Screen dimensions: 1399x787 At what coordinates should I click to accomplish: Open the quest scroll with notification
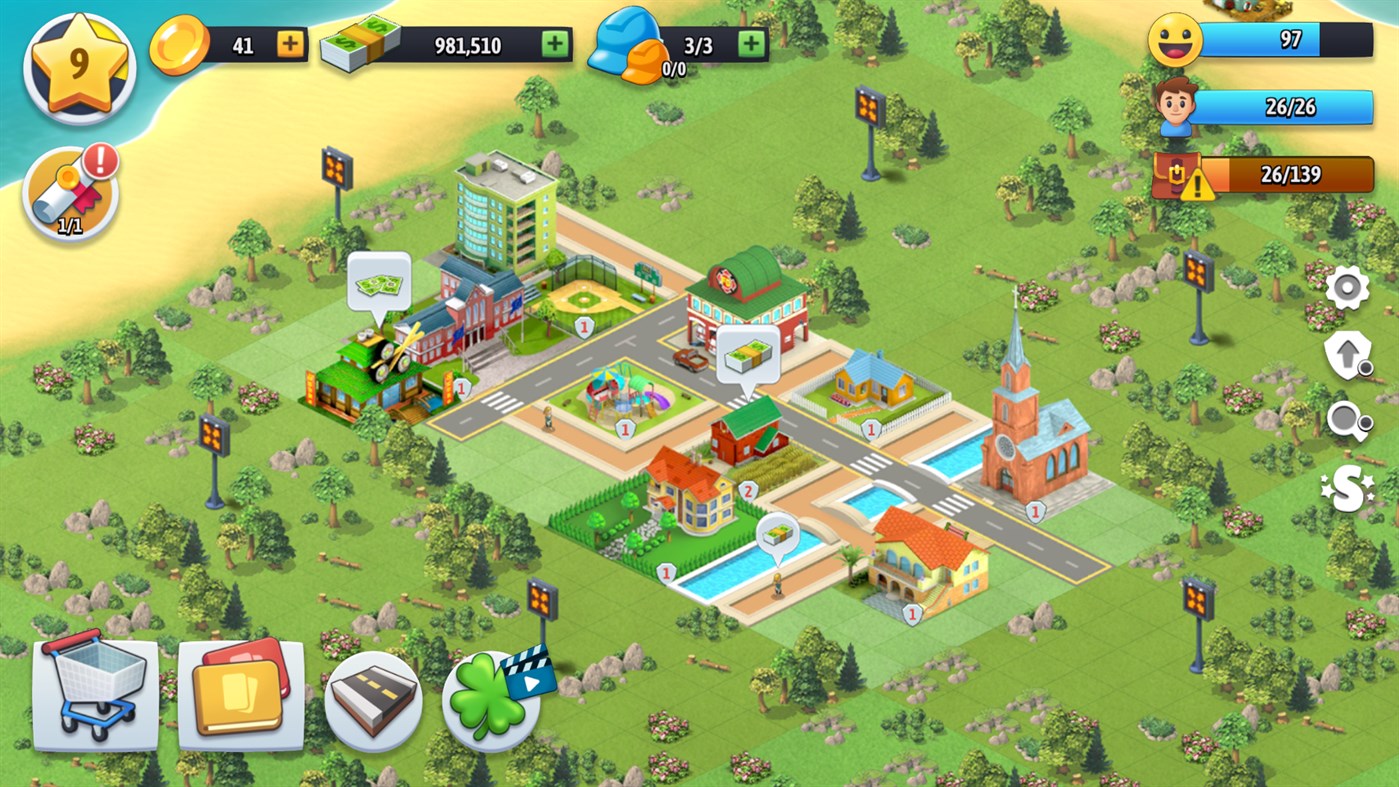(75, 190)
